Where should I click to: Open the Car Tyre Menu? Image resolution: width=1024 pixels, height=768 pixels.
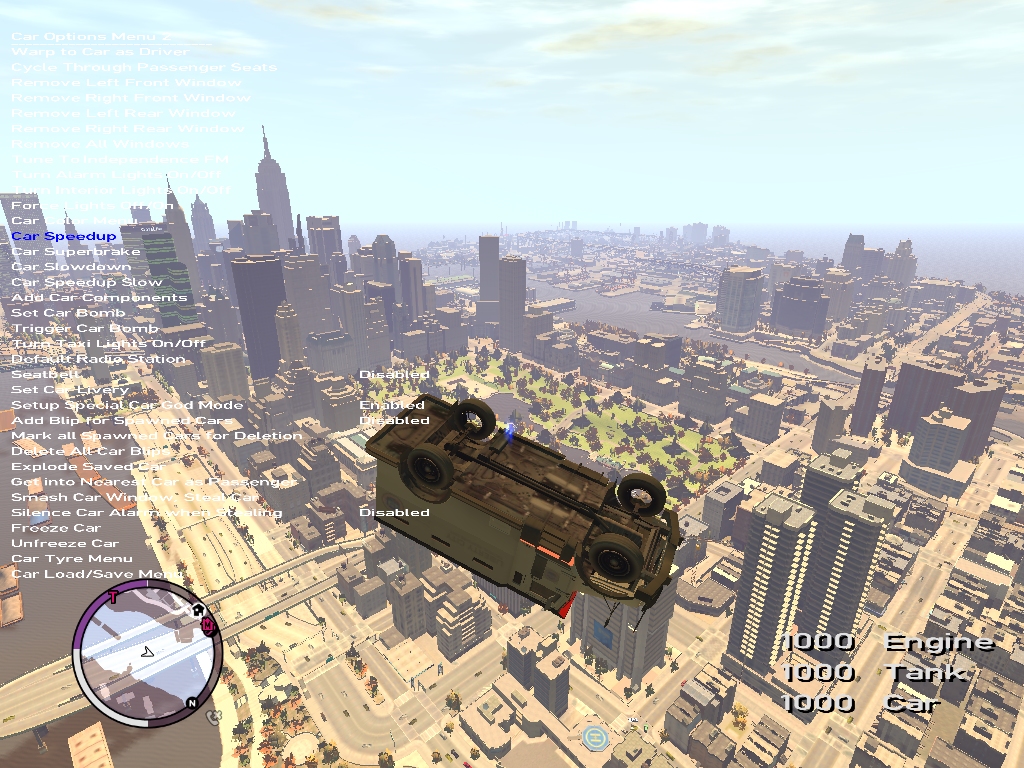[x=72, y=558]
